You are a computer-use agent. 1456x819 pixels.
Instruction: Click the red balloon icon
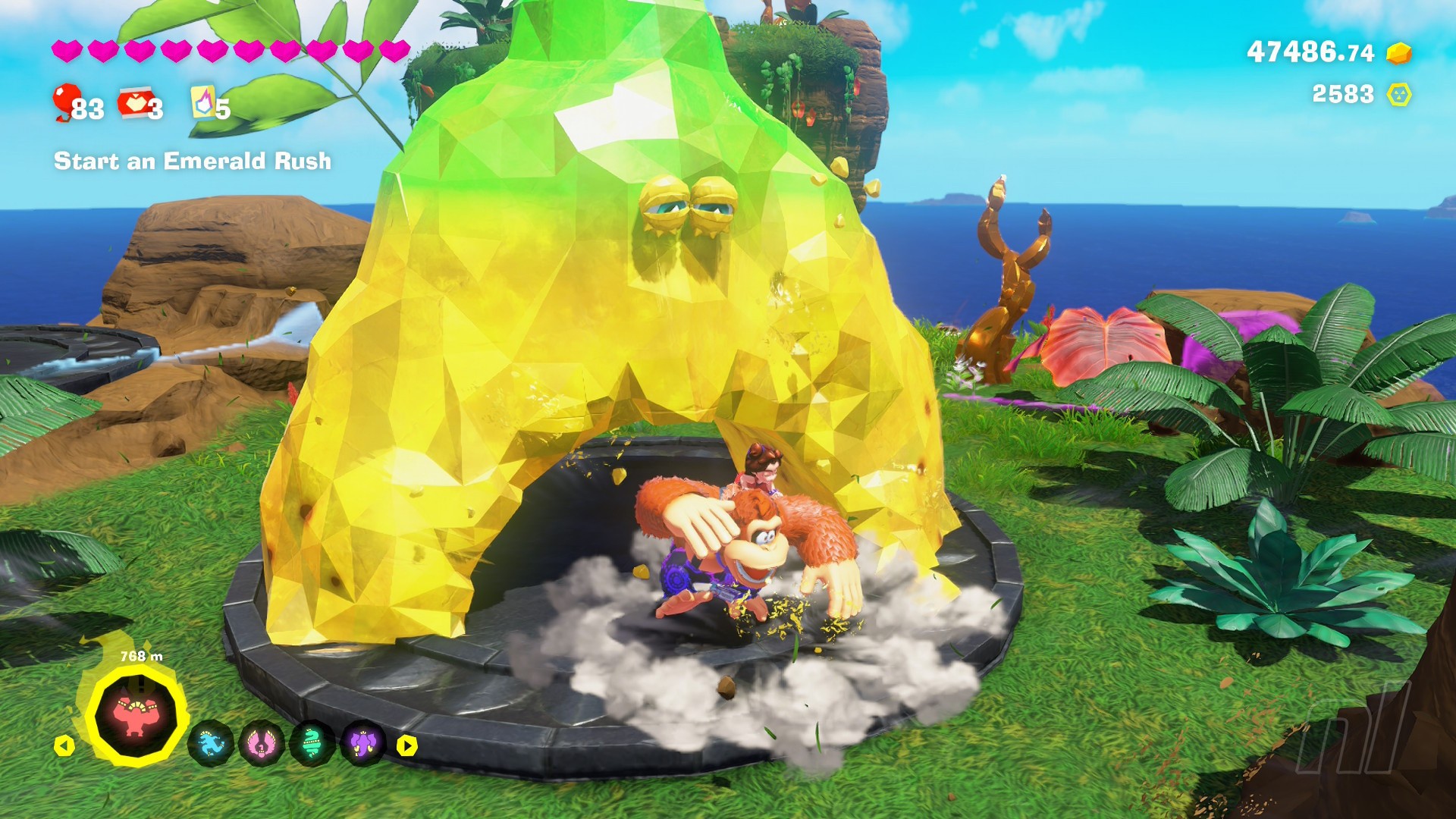tap(67, 102)
